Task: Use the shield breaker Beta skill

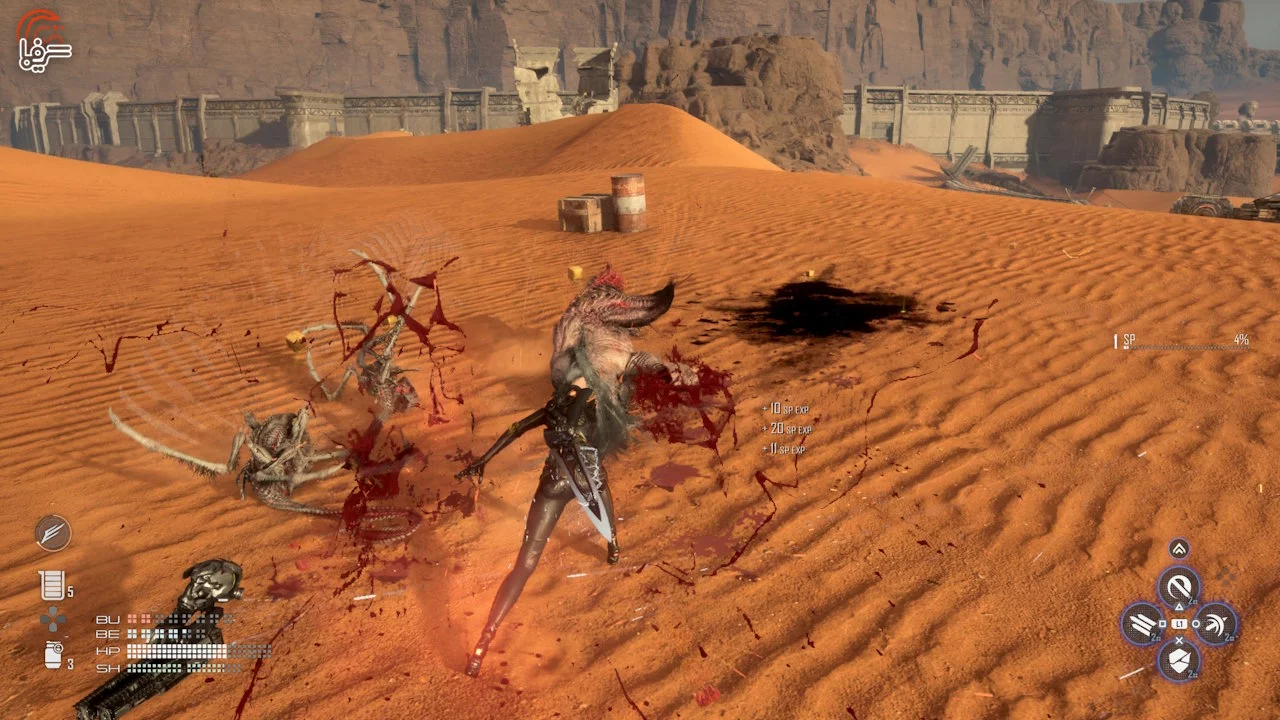Action: (1179, 660)
